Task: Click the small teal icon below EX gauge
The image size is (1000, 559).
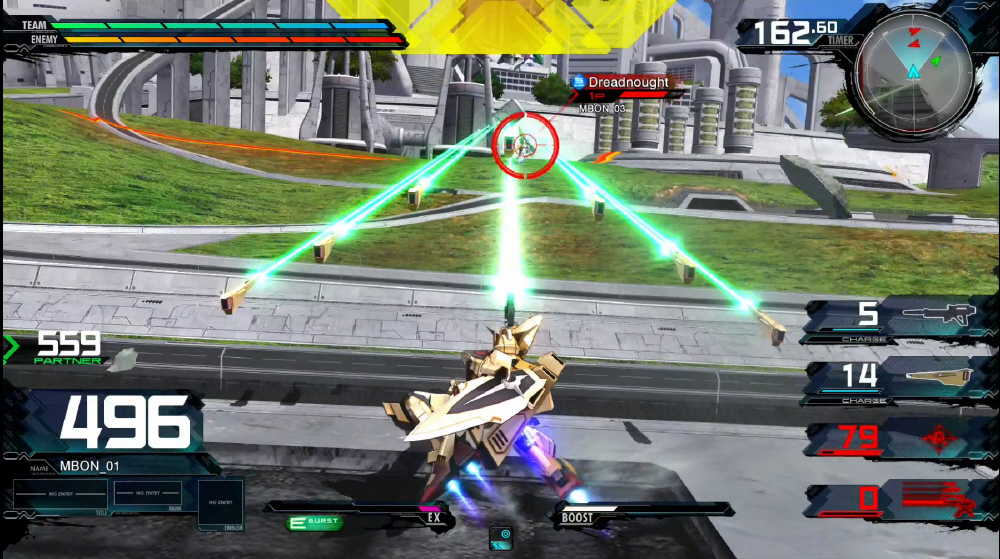Action: coord(501,536)
